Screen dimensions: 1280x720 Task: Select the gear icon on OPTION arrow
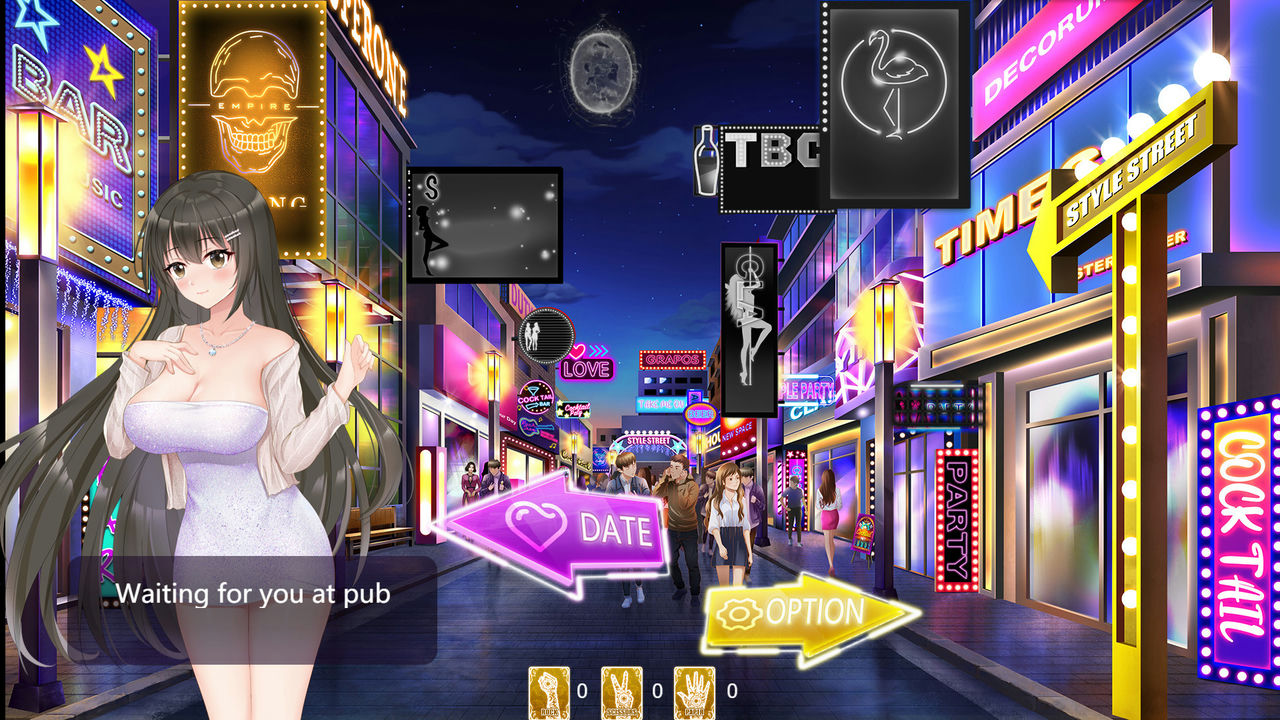tap(738, 615)
